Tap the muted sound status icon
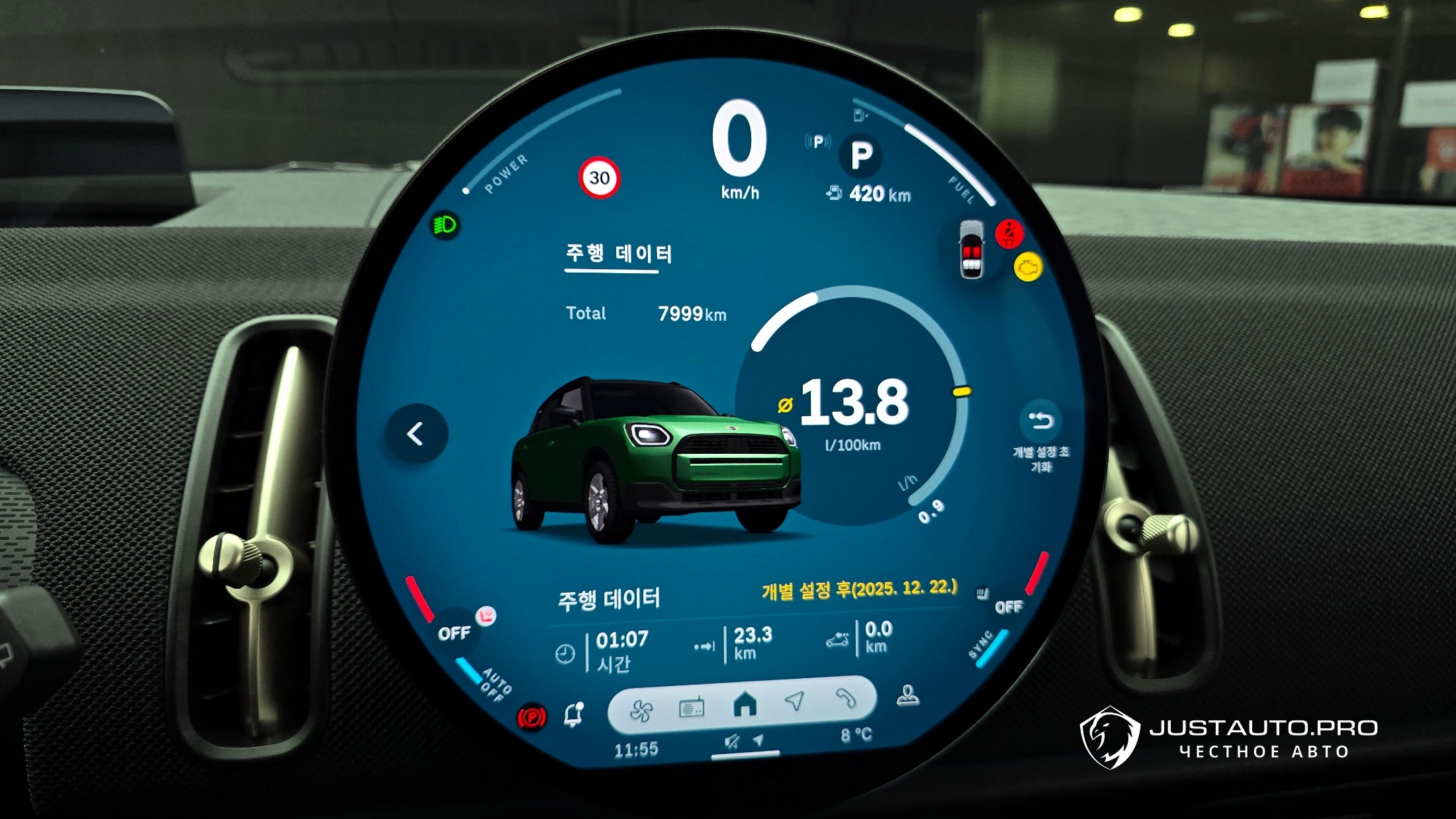Image resolution: width=1456 pixels, height=819 pixels. [x=731, y=742]
